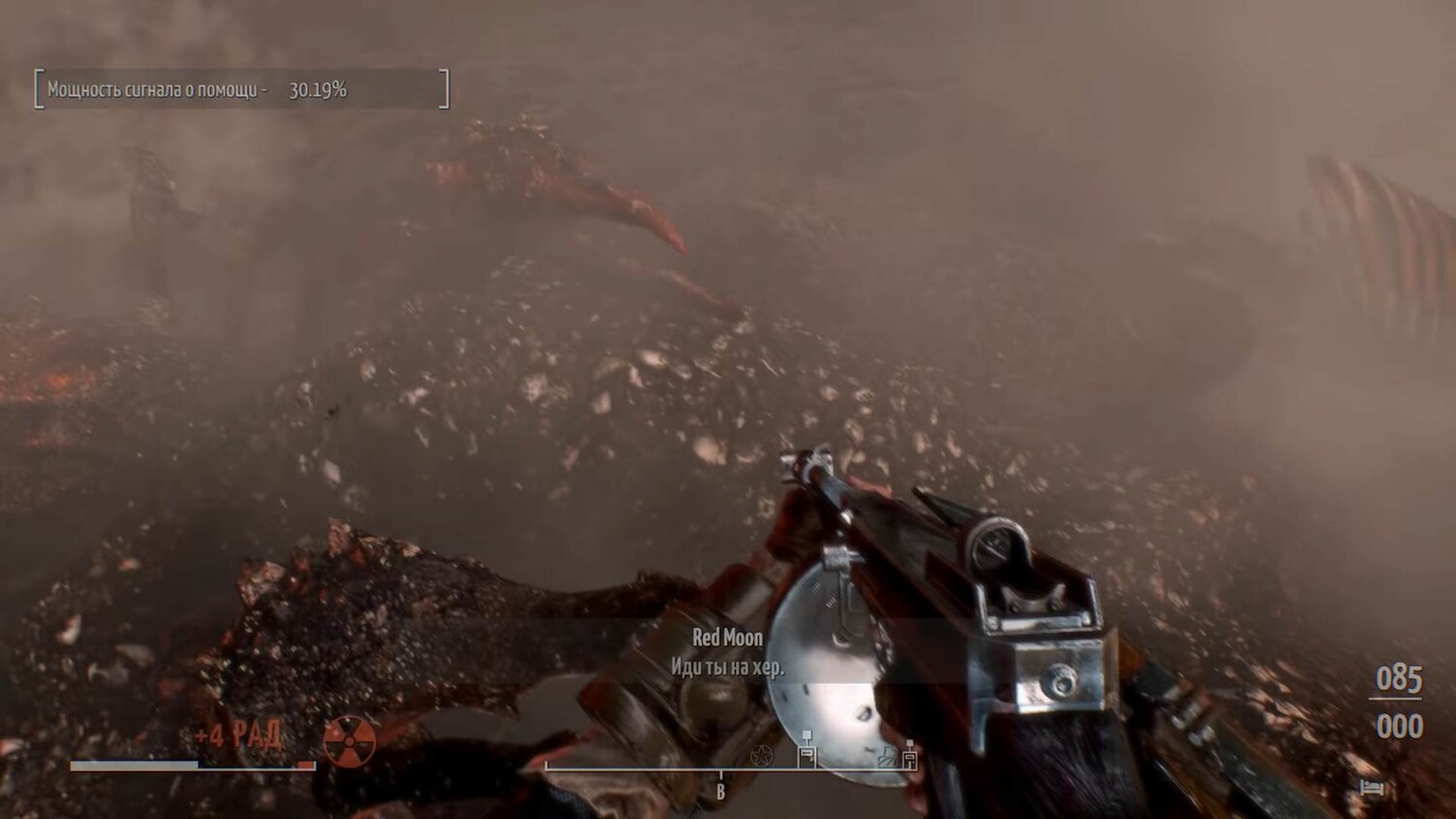The width and height of the screenshot is (1456, 819).
Task: Click the compass East heading tick
Action: pos(720,790)
